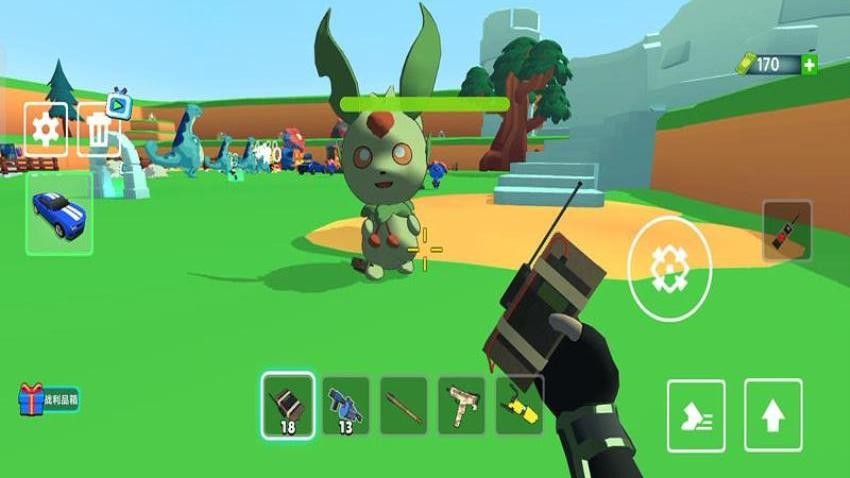Equip the blue gun with 13 ammo

coord(346,405)
